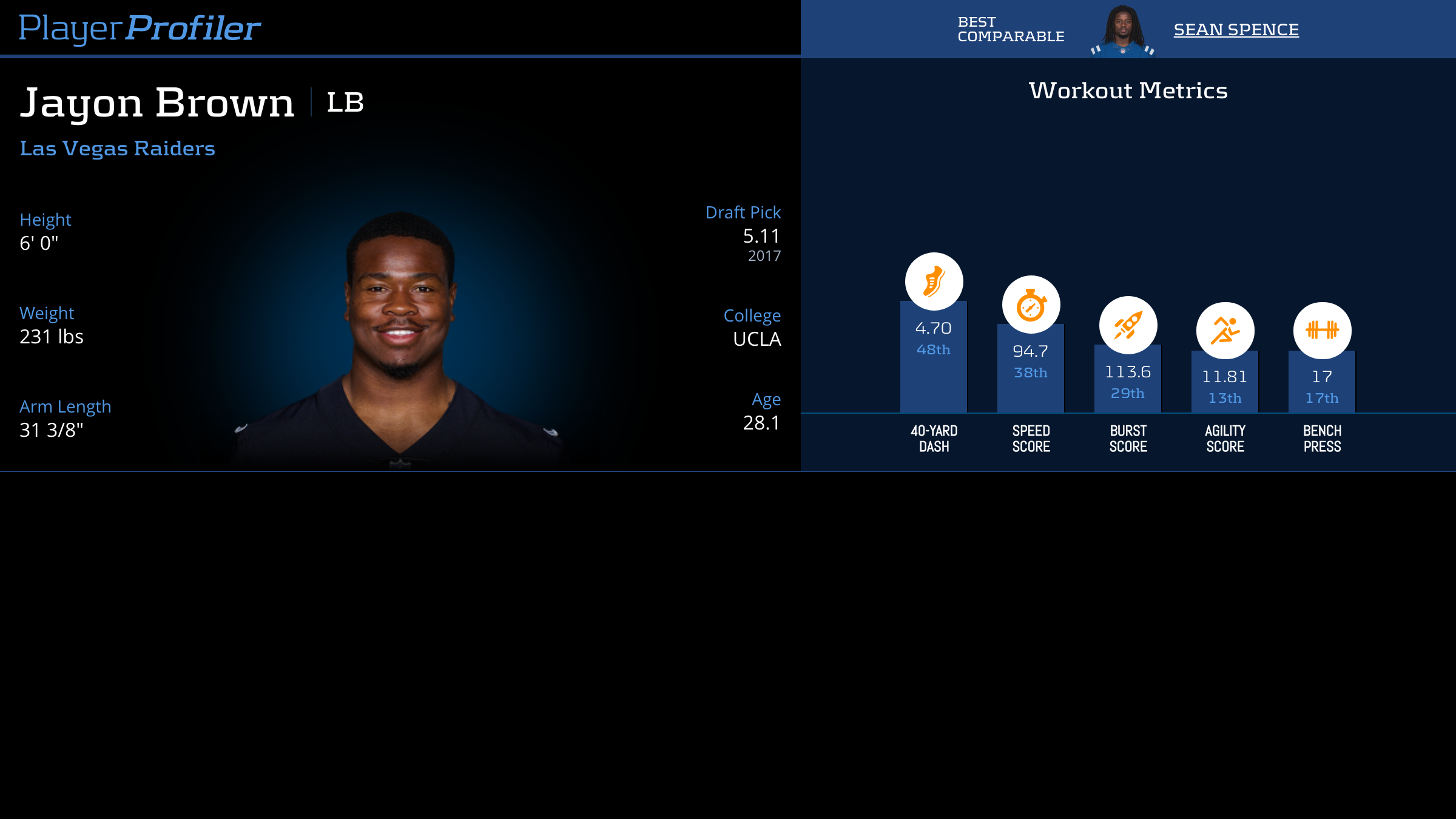Click the PlayerProfiler logo
The width and height of the screenshot is (1456, 819).
tap(140, 29)
